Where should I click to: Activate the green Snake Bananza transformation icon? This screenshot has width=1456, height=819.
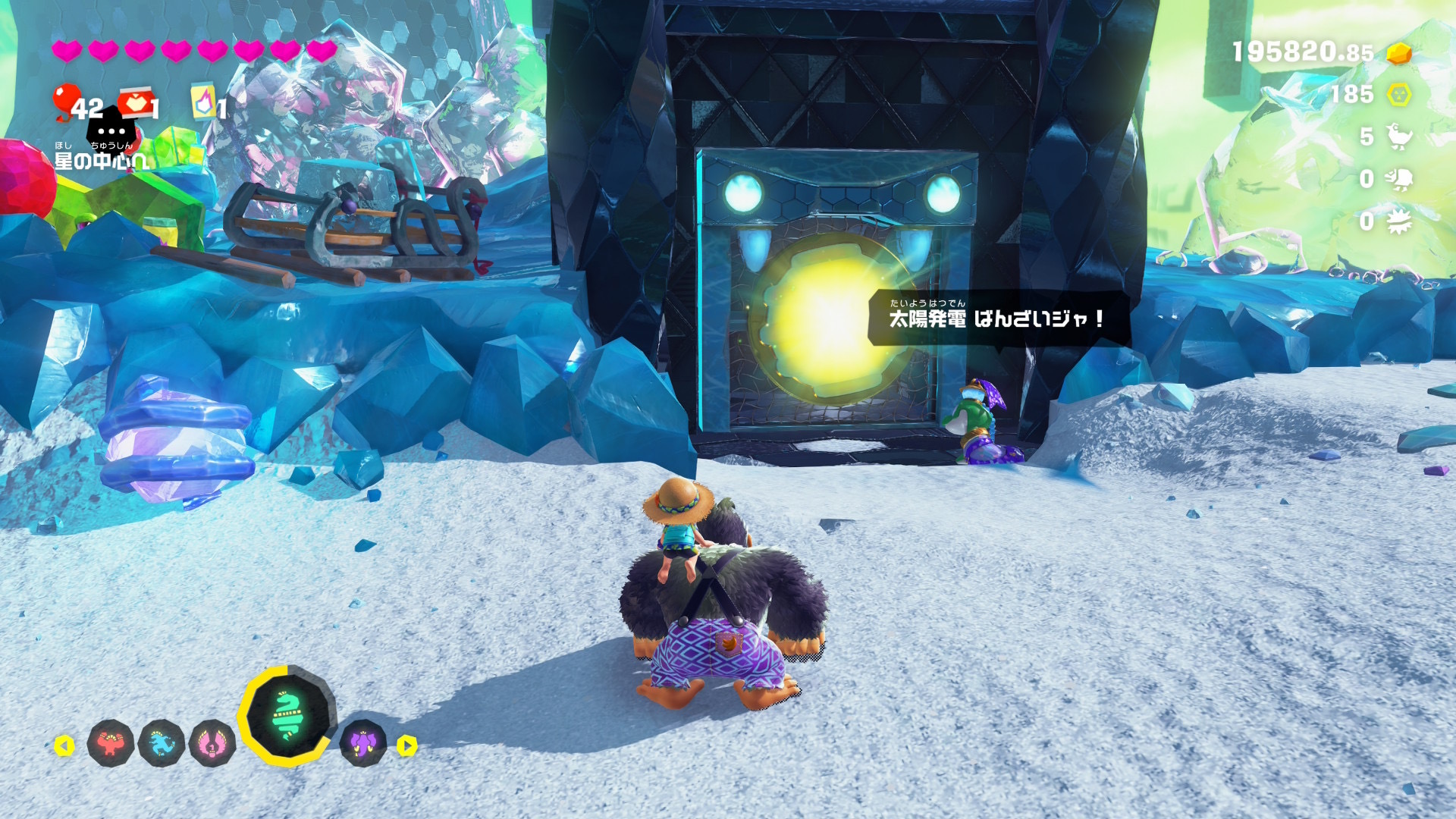pos(287,715)
